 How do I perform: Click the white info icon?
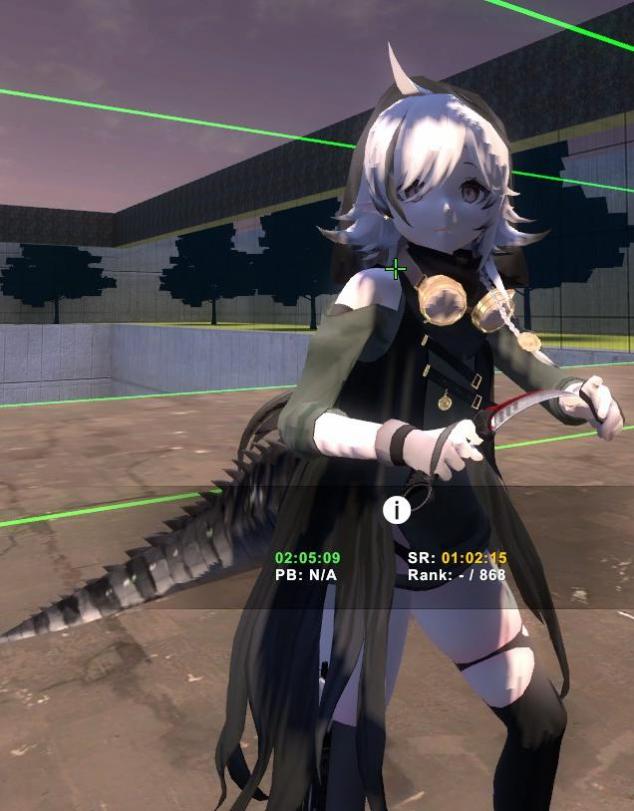point(397,510)
